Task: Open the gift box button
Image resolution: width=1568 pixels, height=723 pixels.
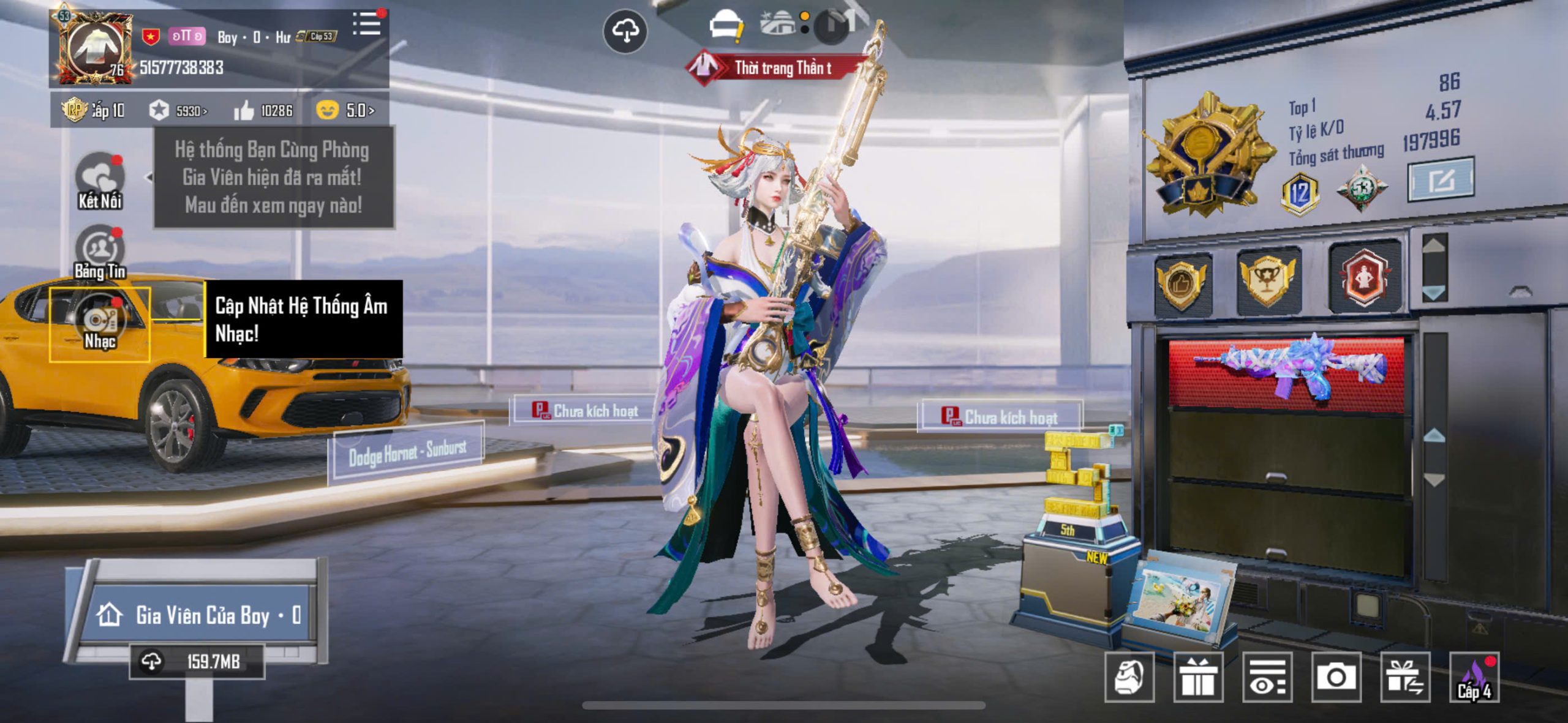Action: tap(1198, 677)
